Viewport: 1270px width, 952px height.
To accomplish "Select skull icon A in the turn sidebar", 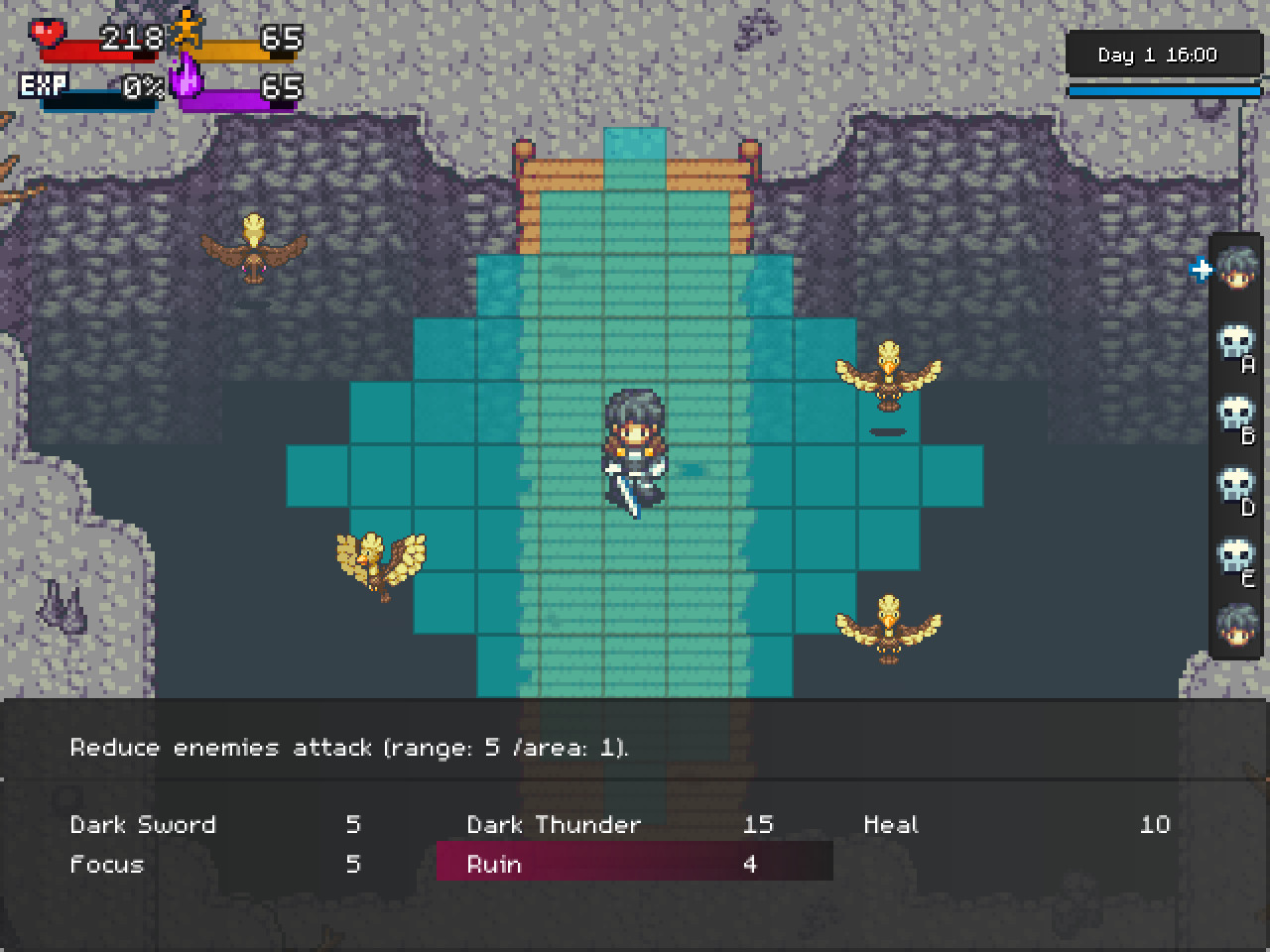I will (x=1237, y=342).
